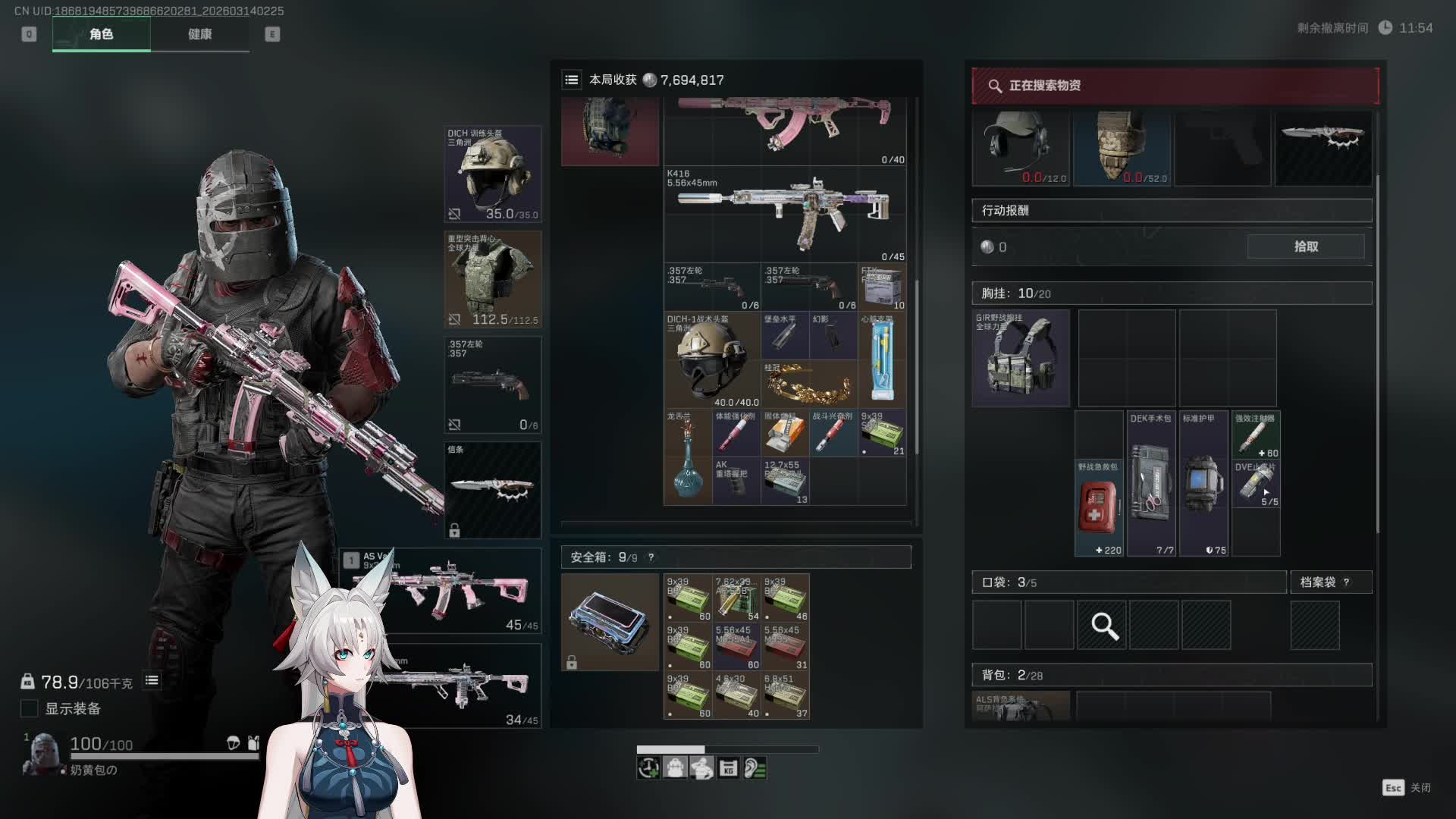Screen dimensions: 1456x819
Task: Select the K416 rifle in loot
Action: point(785,214)
